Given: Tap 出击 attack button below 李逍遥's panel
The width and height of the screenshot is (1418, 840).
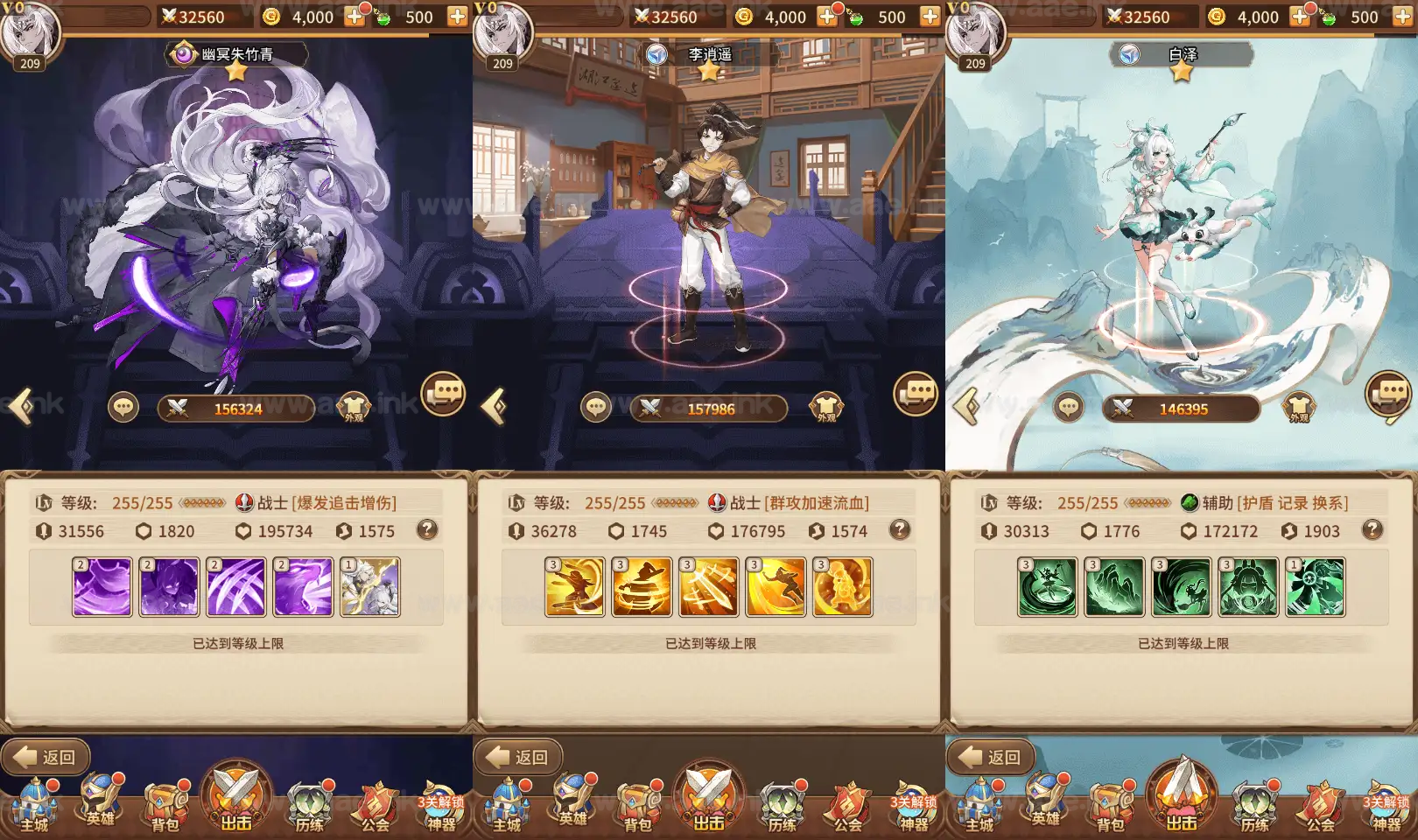Looking at the screenshot, I should [x=709, y=796].
